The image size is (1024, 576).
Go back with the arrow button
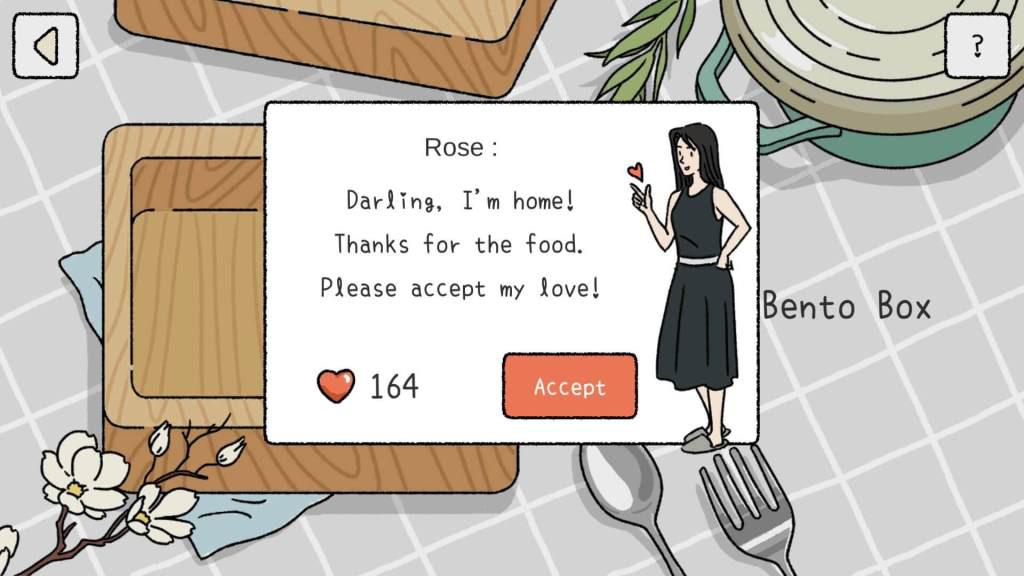45,46
